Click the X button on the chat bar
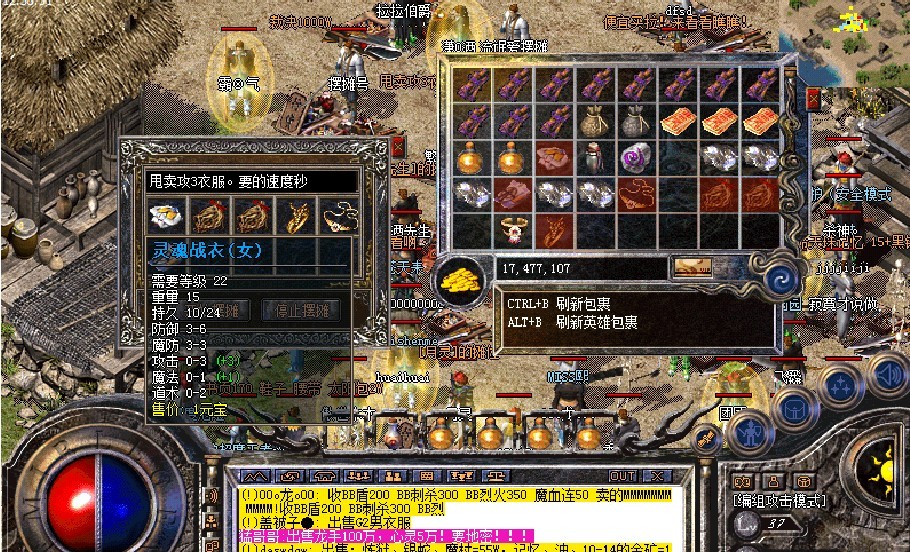Image resolution: width=910 pixels, height=552 pixels. point(655,476)
